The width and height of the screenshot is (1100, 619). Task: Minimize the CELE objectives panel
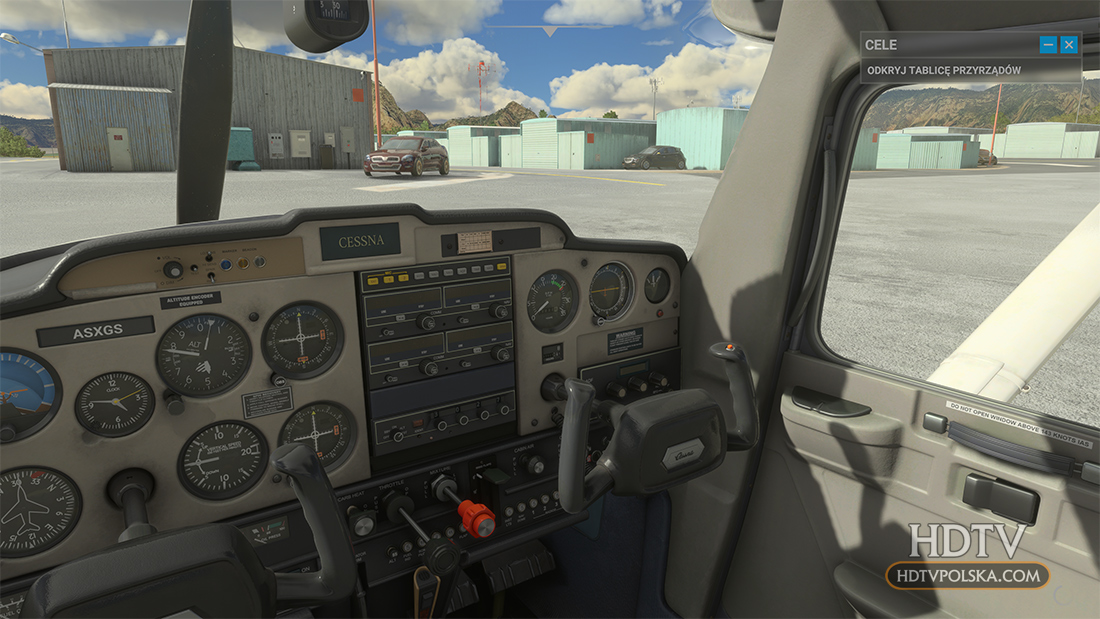click(x=1048, y=44)
